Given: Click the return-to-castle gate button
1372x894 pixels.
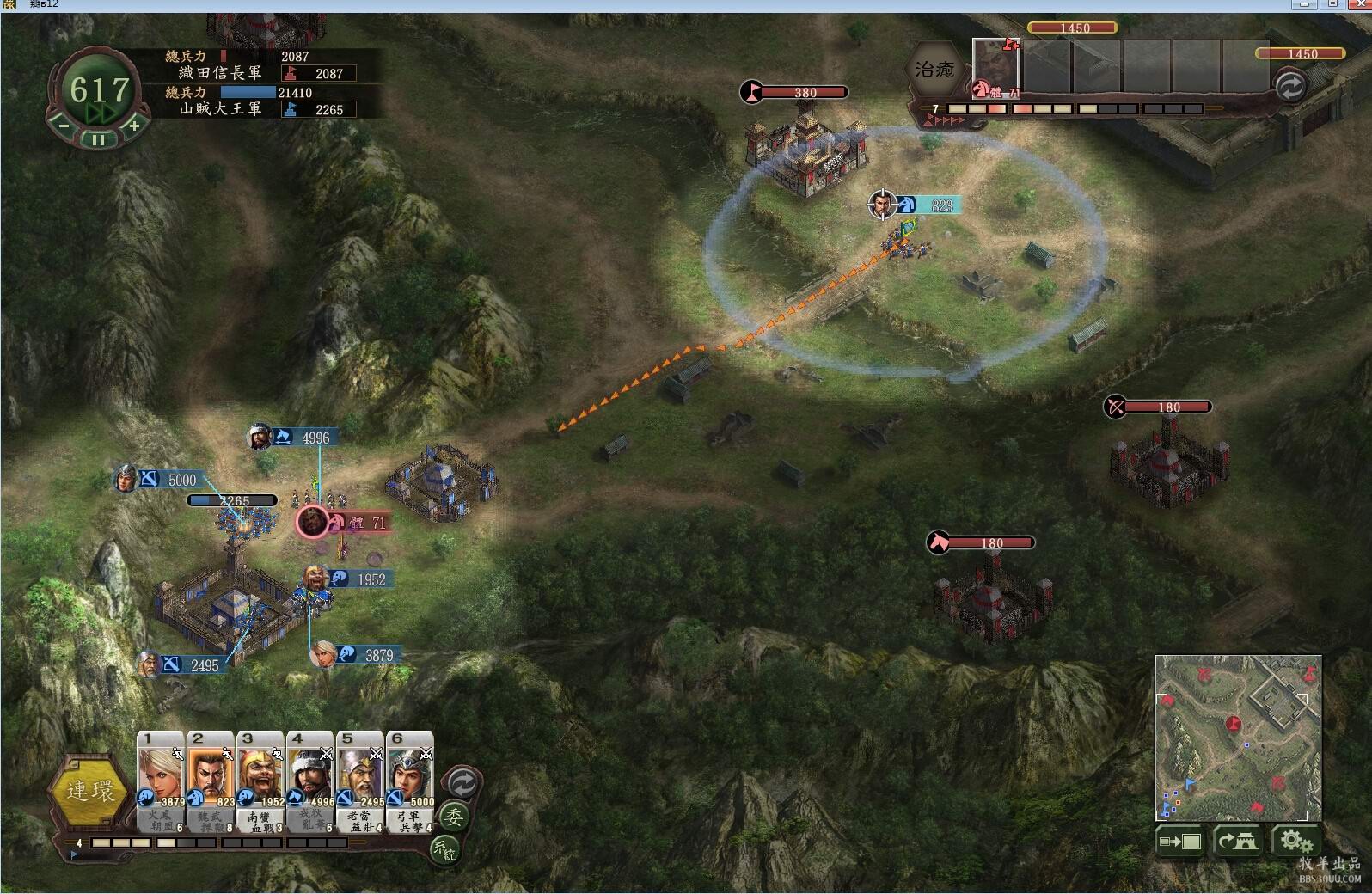Looking at the screenshot, I should tap(1237, 842).
